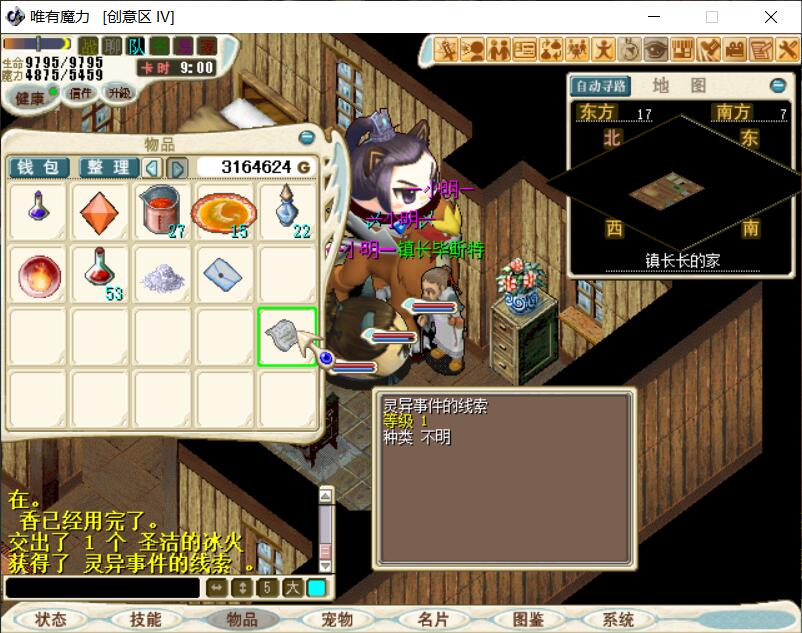The image size is (802, 633).
Task: Activate 自动寻路 auto-pathfinding
Action: coord(601,86)
